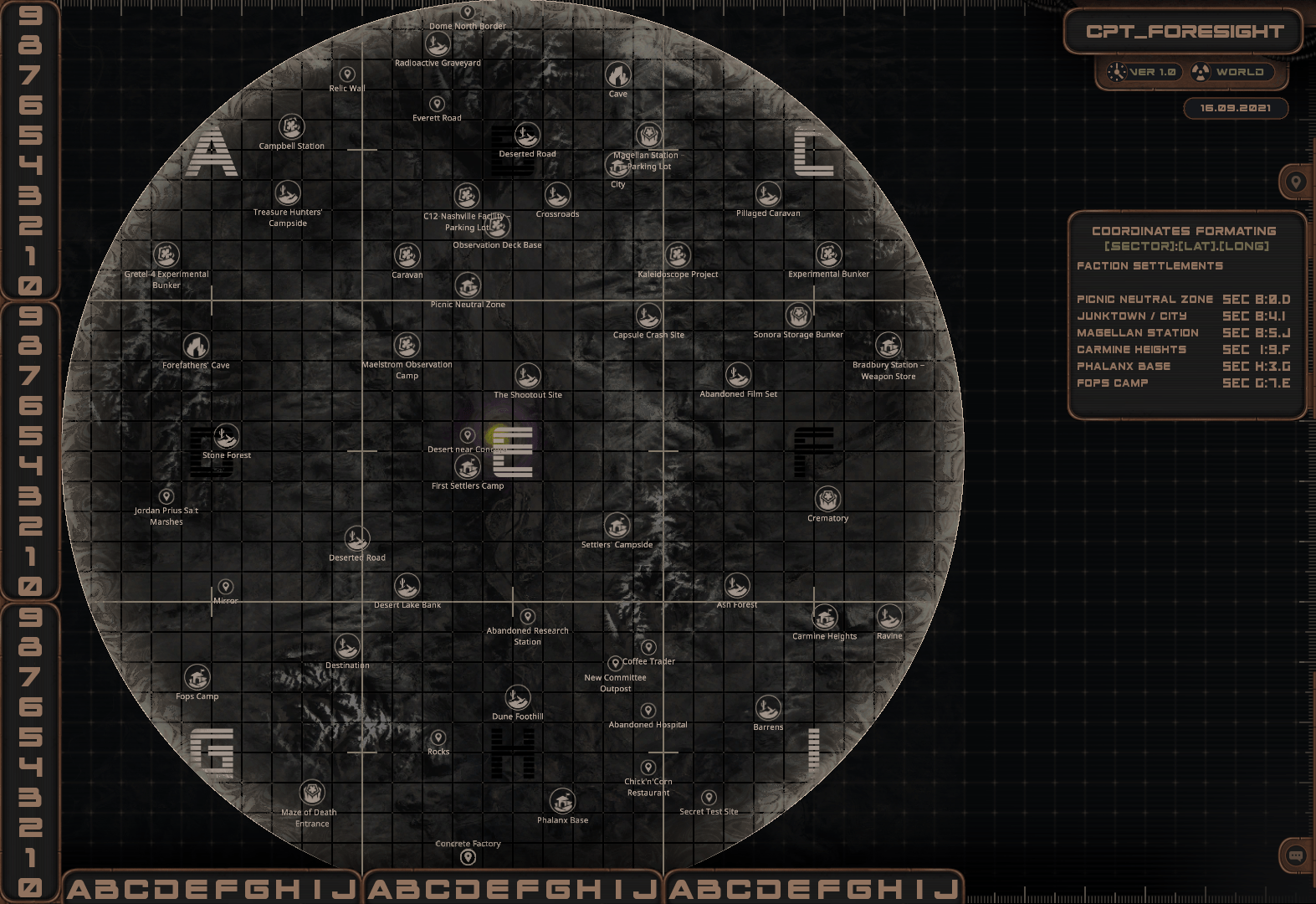
Task: Open the location pin icon on right edge
Action: point(1296,181)
